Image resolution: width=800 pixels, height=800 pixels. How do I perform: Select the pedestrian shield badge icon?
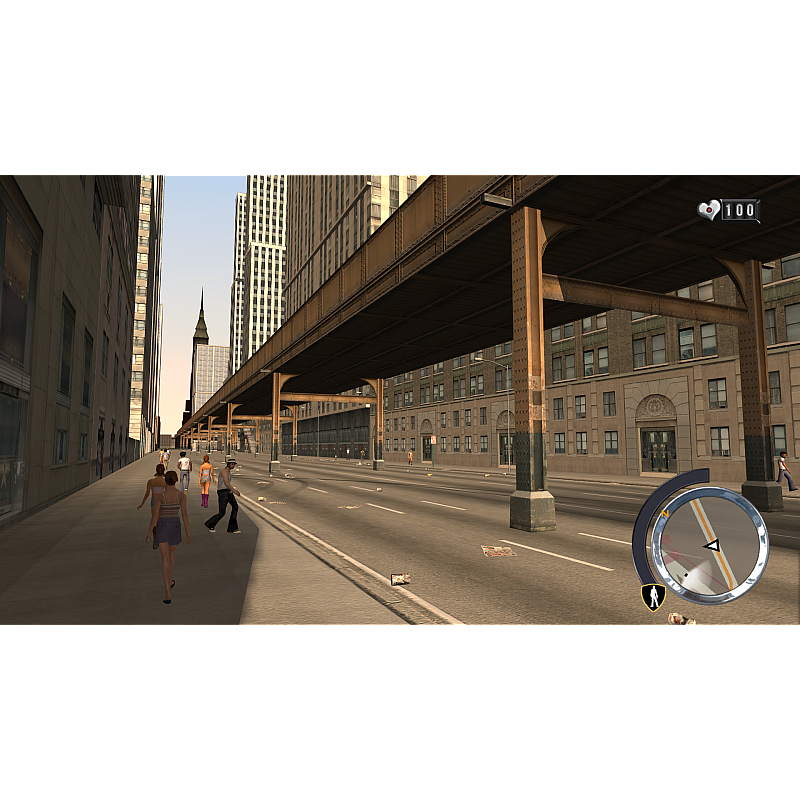point(653,597)
